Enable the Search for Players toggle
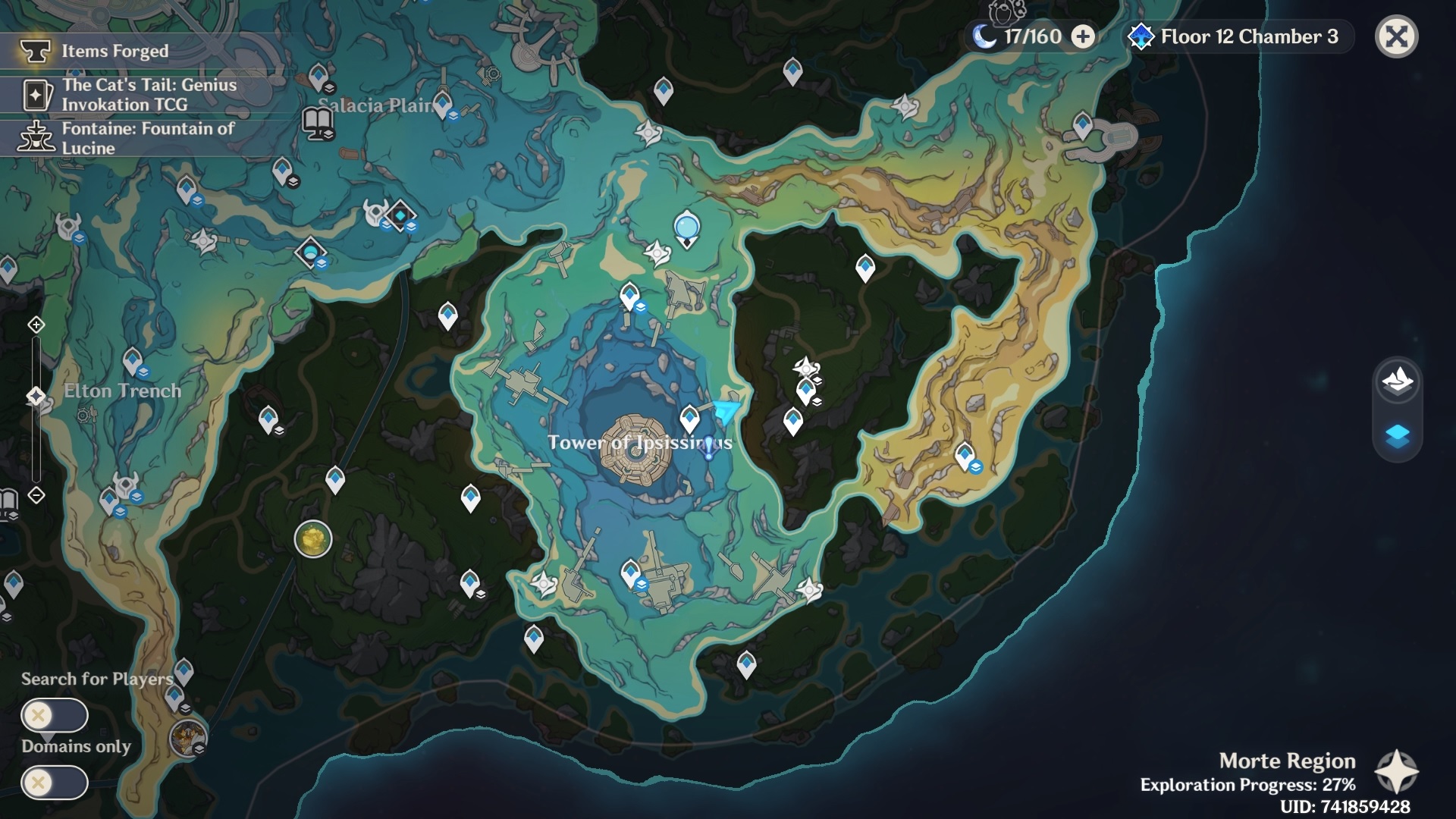This screenshot has height=819, width=1456. pyautogui.click(x=55, y=714)
